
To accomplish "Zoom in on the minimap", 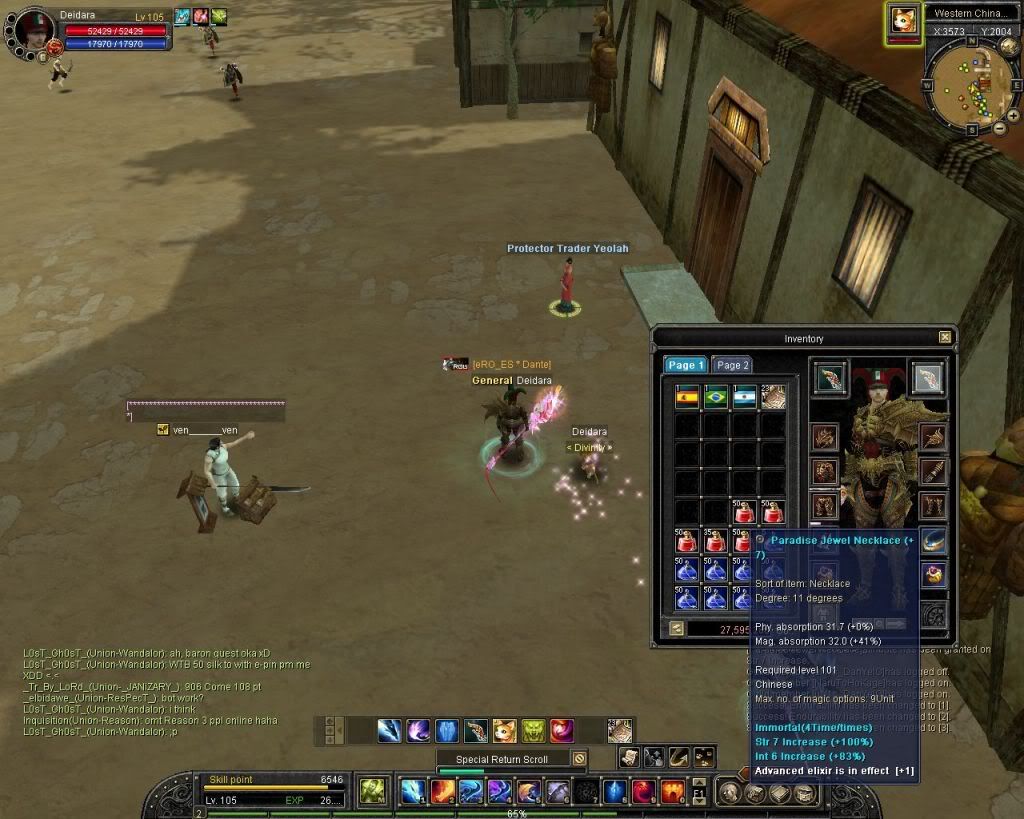I will (x=1013, y=115).
